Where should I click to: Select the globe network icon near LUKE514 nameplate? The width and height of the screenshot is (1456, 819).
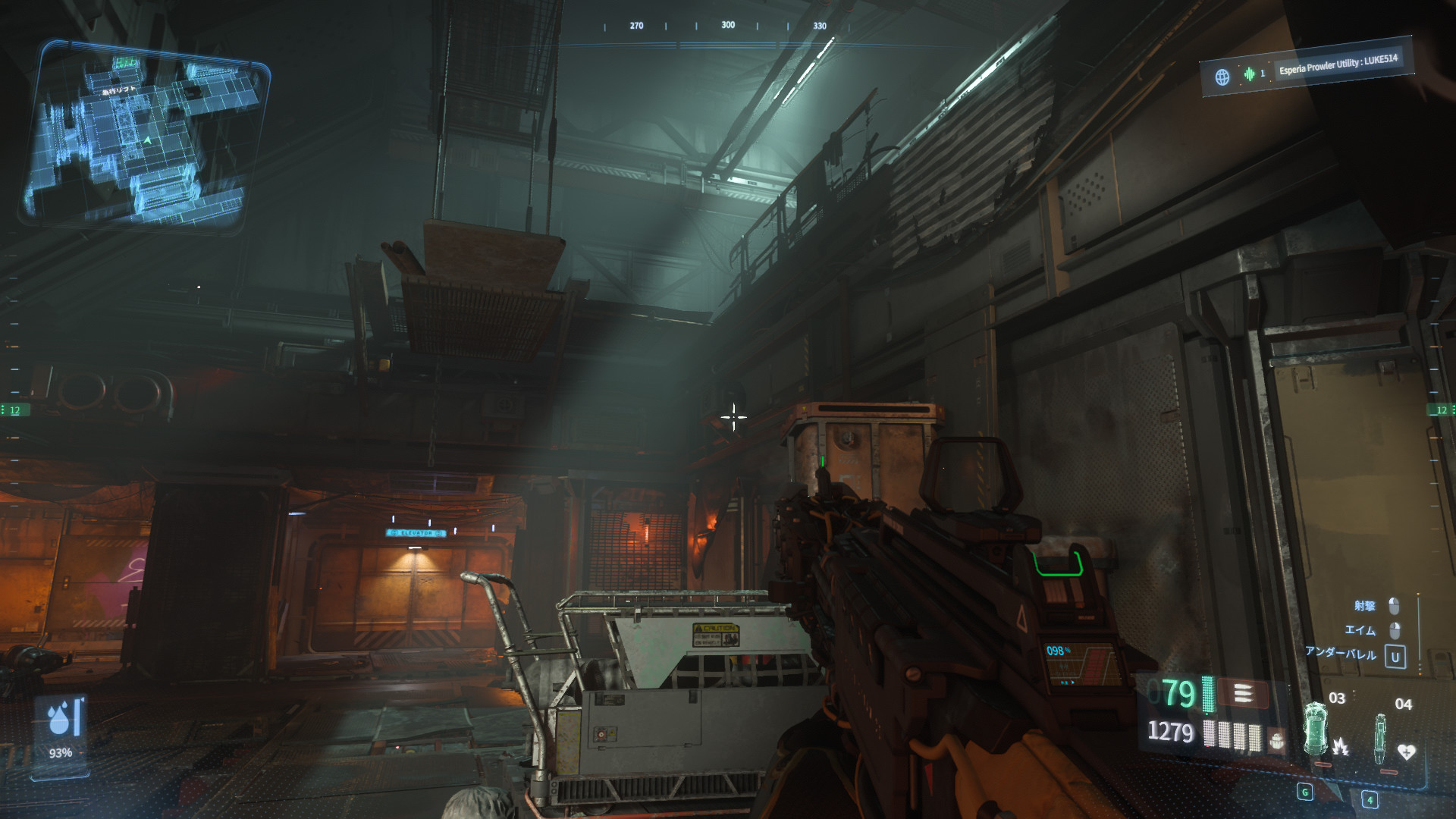[1222, 74]
